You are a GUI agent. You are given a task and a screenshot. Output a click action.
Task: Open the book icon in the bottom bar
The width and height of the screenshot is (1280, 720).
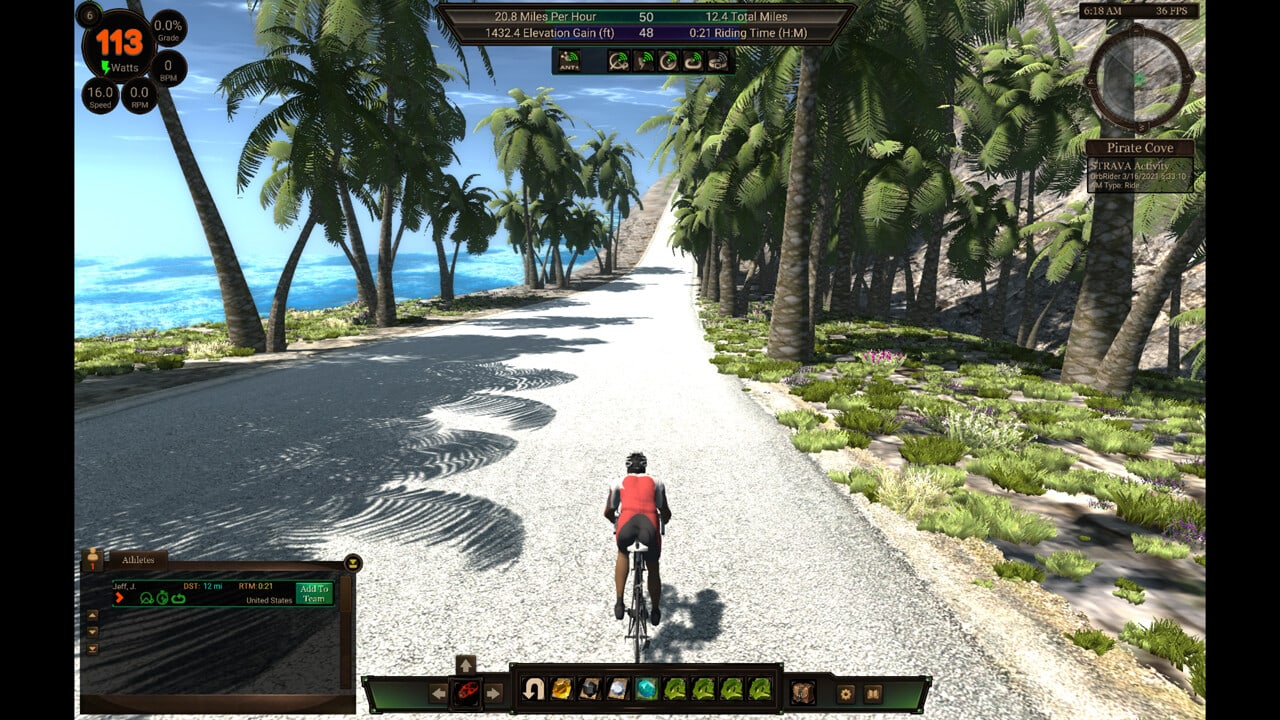coord(873,692)
